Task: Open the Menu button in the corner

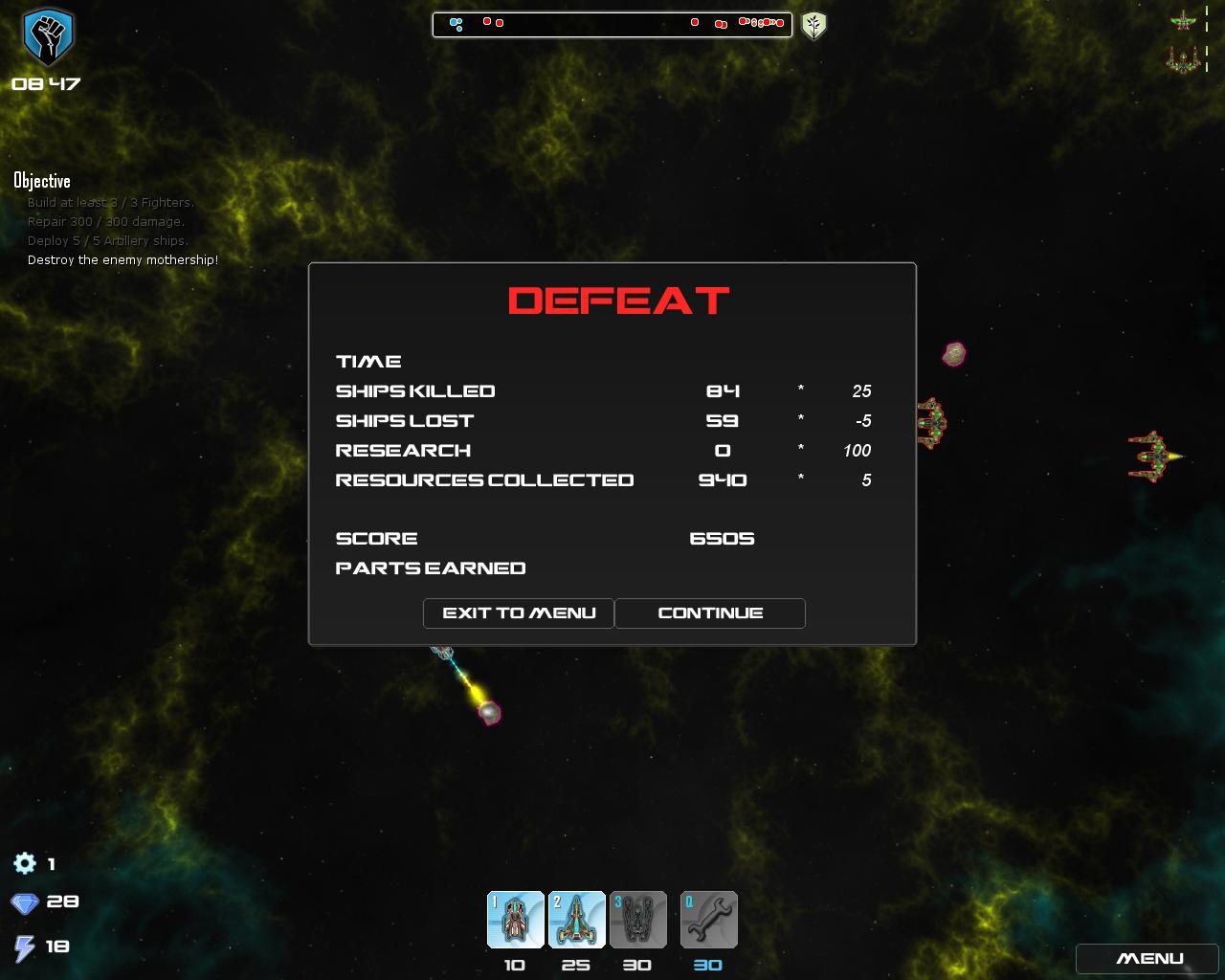Action: (1149, 958)
